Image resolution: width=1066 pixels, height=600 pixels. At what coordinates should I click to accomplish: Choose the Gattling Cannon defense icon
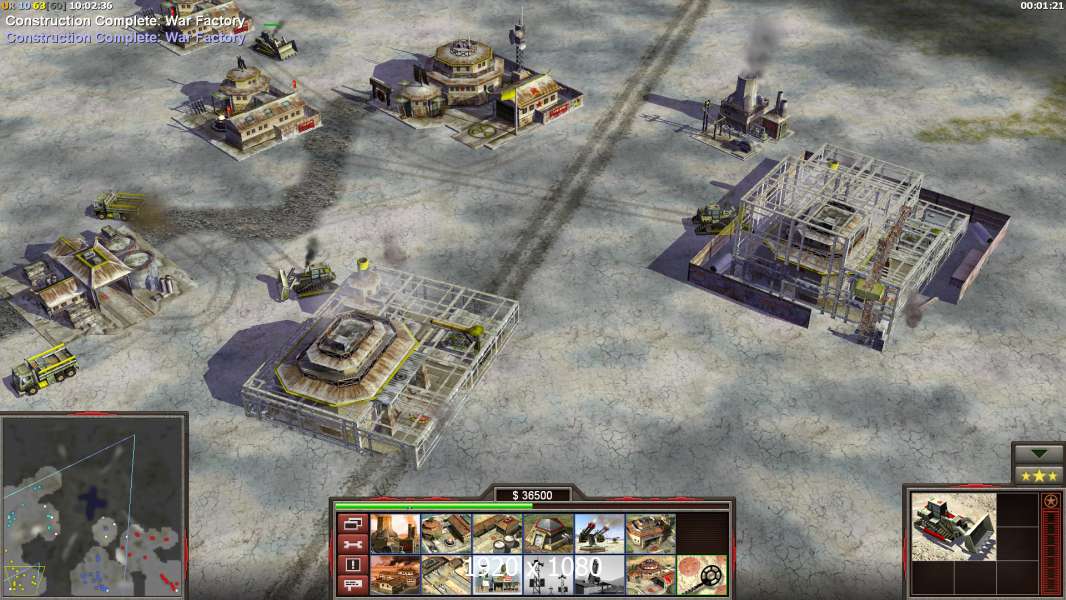599,533
